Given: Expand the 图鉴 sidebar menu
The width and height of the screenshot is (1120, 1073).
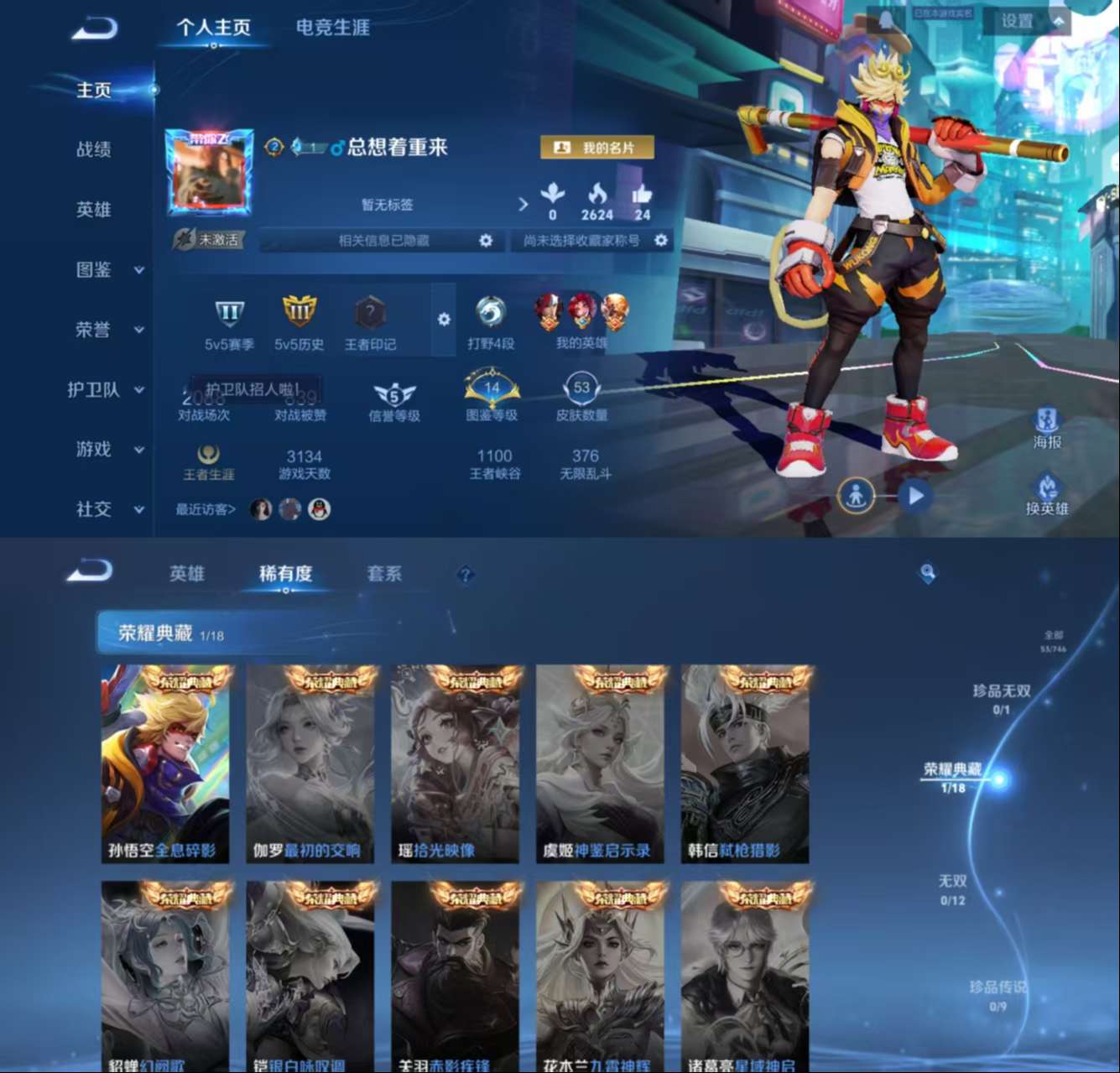Looking at the screenshot, I should click(95, 270).
